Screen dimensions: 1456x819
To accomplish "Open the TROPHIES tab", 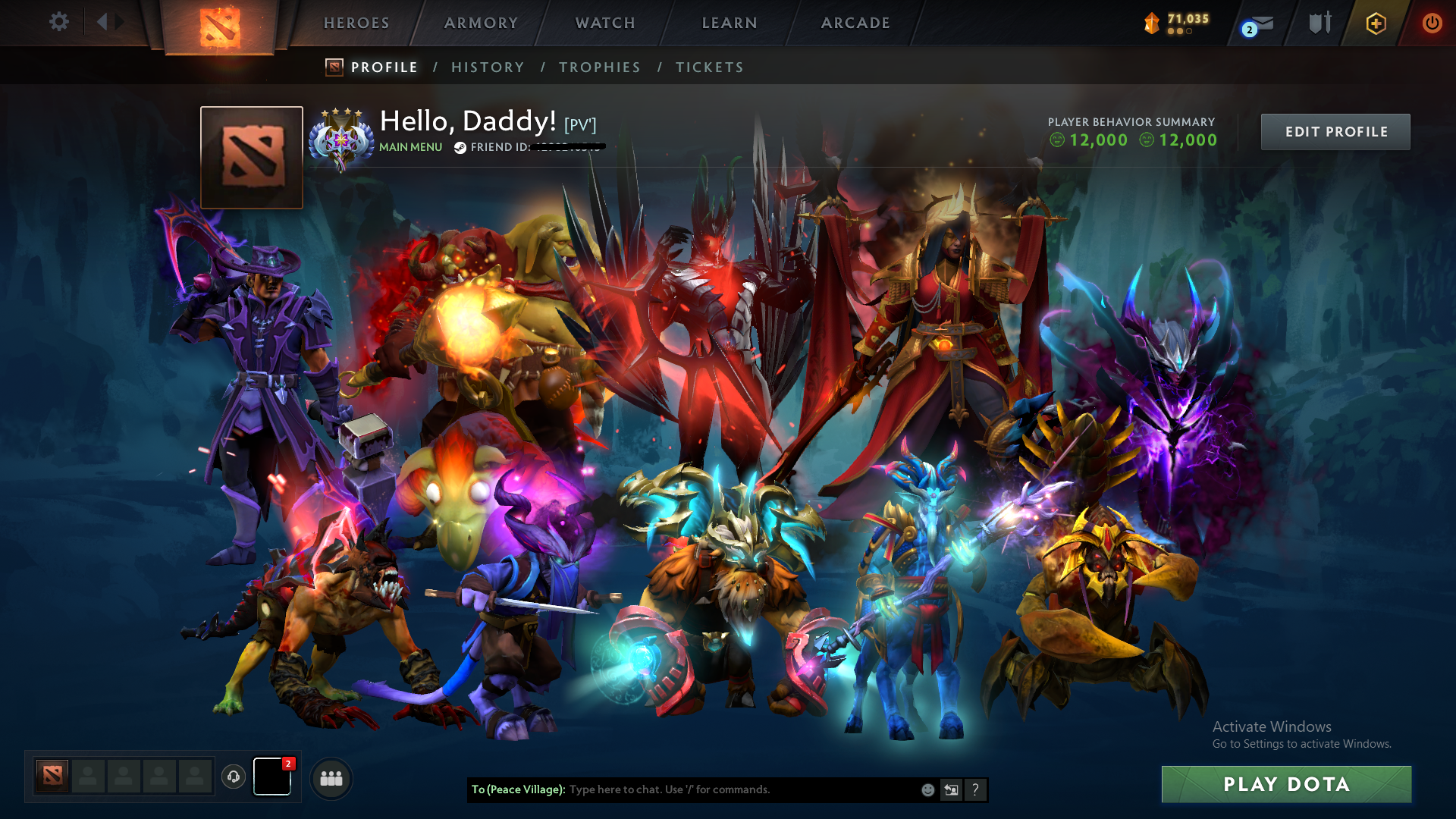I will click(x=599, y=67).
